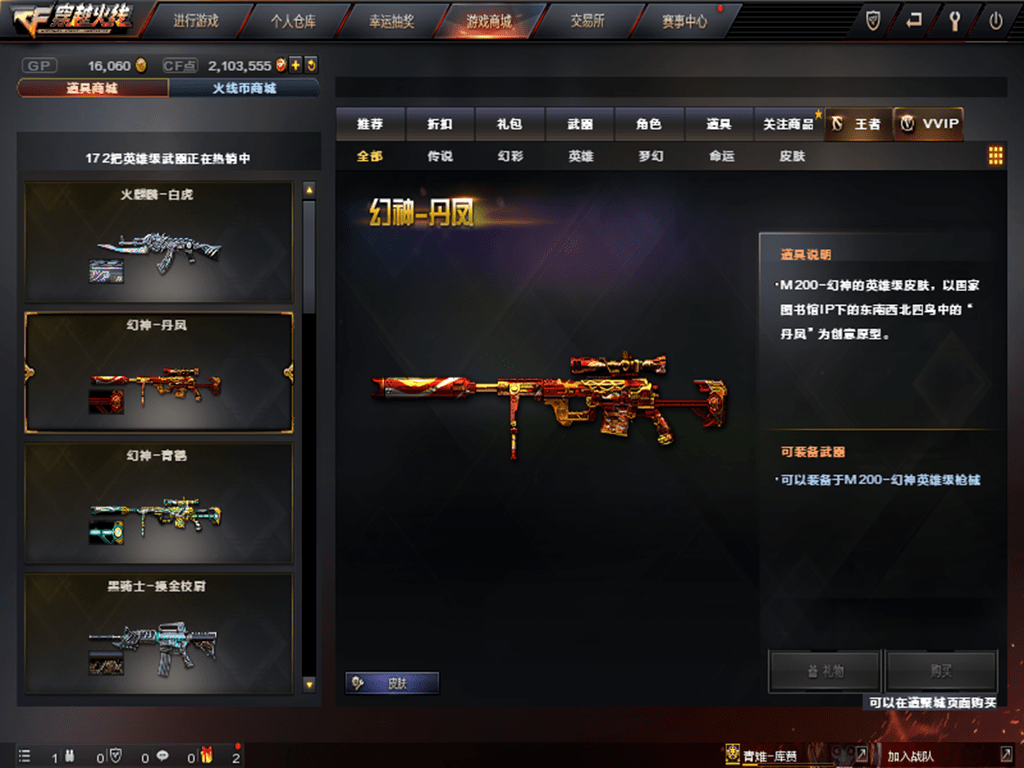Open the 幸运抽奖 lucky draw page
1024x768 pixels.
390,20
